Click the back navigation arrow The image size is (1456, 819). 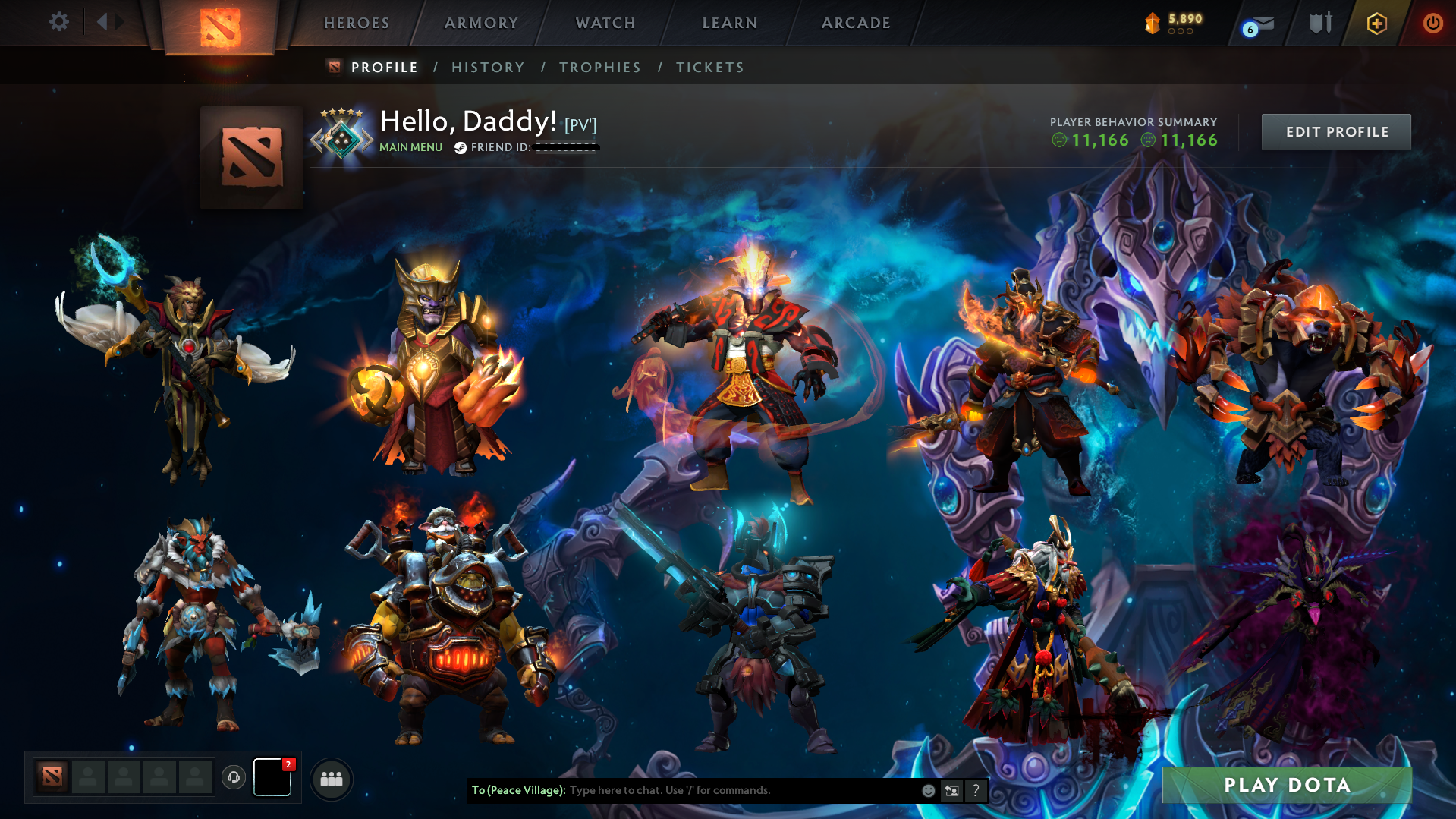(103, 21)
